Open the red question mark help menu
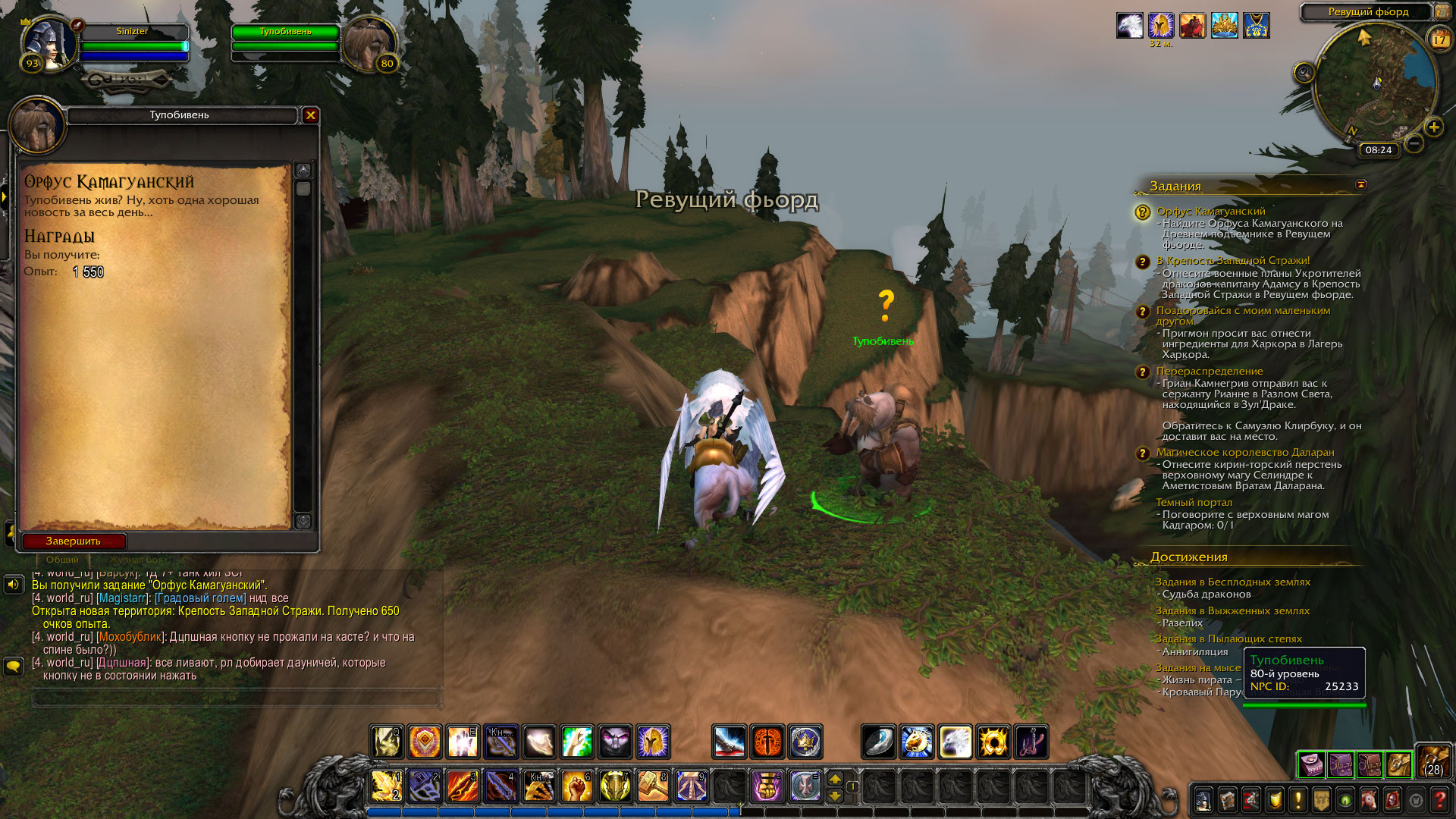The image size is (1456, 819). (1439, 800)
